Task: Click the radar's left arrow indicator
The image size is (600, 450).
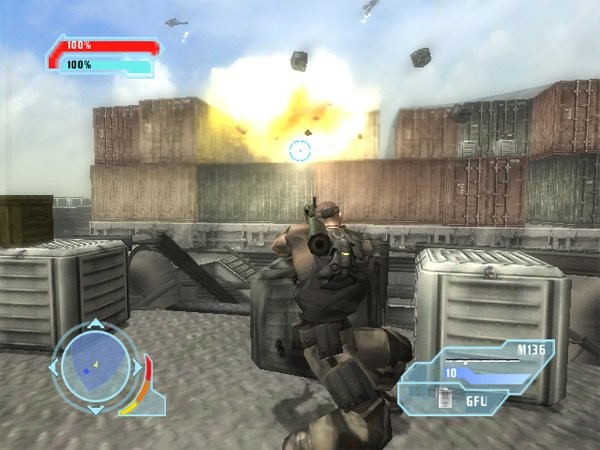Action: point(53,367)
